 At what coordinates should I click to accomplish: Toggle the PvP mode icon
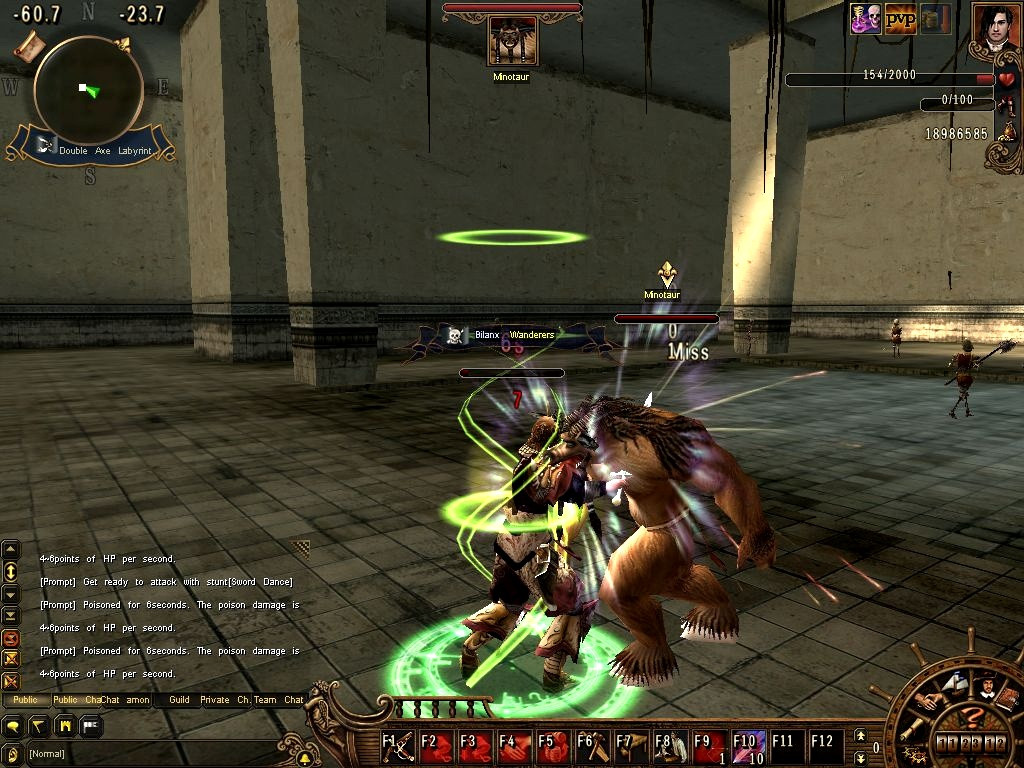pyautogui.click(x=900, y=19)
